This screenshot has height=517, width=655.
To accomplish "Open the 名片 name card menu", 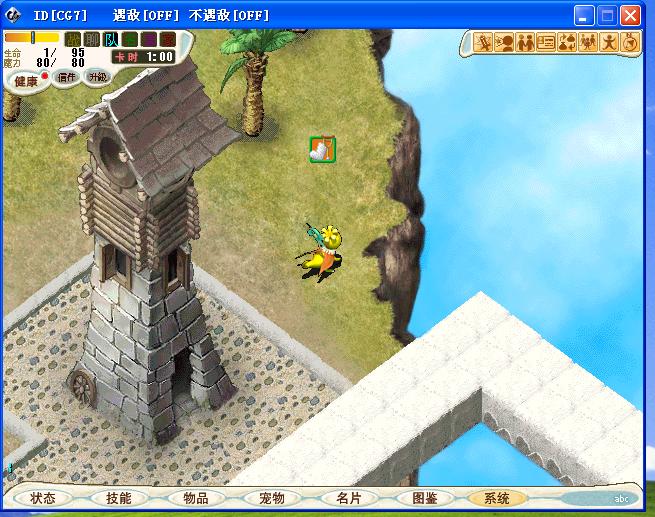I will click(x=348, y=497).
